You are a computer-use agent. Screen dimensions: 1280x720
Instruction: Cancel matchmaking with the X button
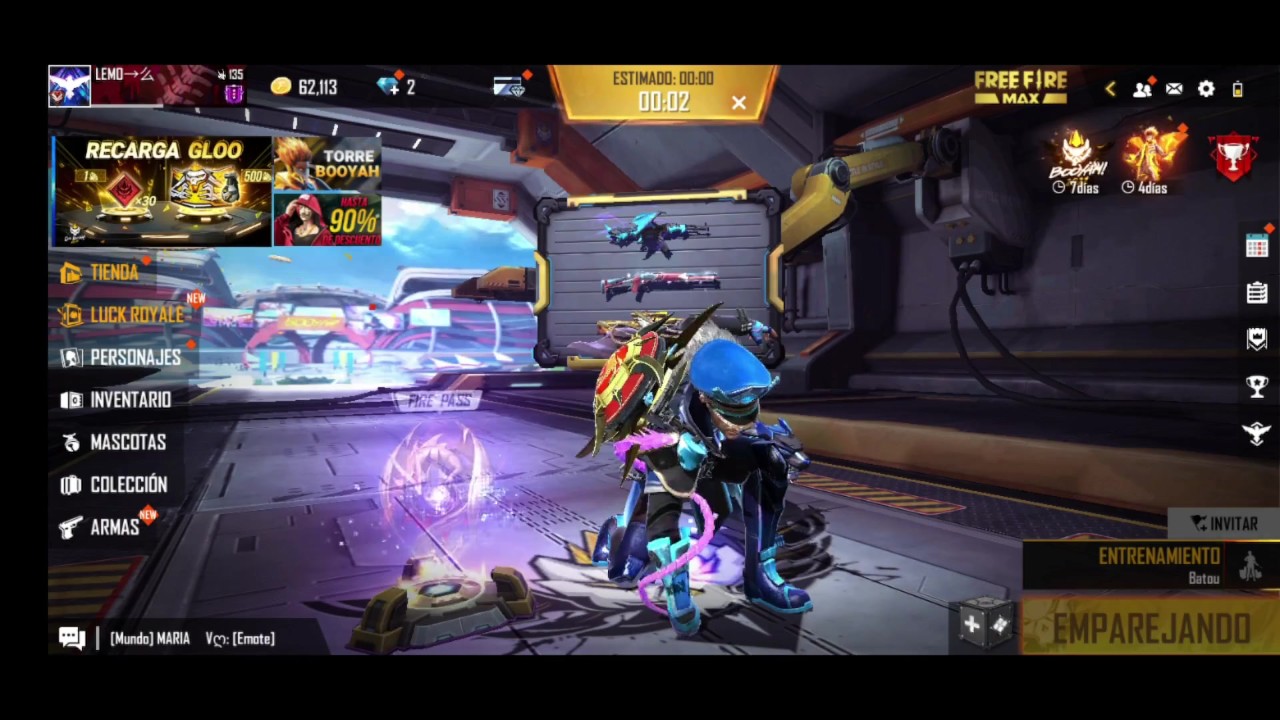point(738,102)
